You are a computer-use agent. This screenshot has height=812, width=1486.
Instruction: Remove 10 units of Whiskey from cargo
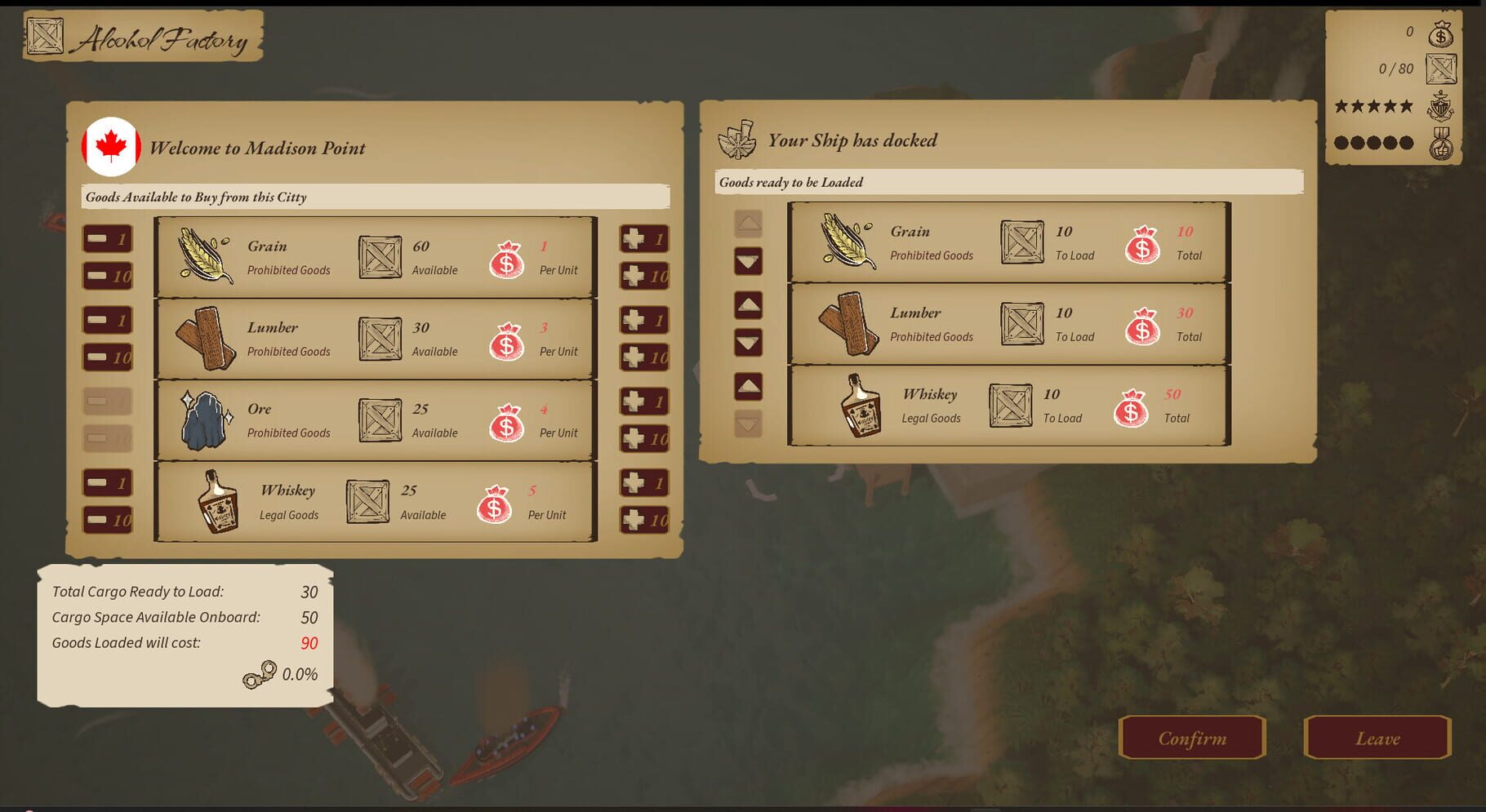coord(107,518)
